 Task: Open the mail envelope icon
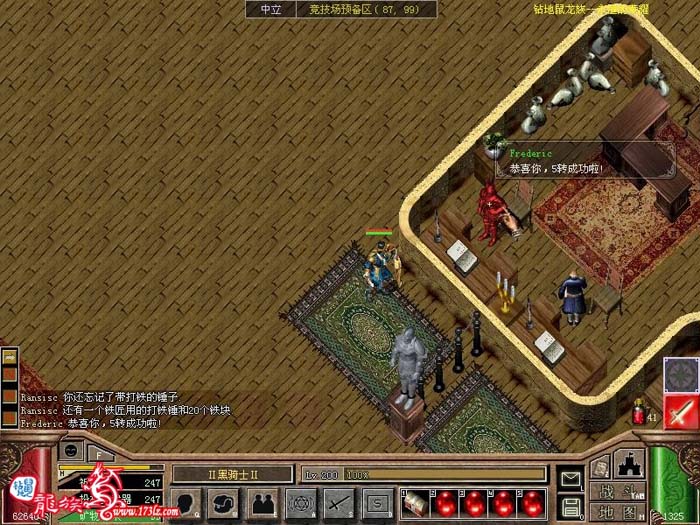570,480
